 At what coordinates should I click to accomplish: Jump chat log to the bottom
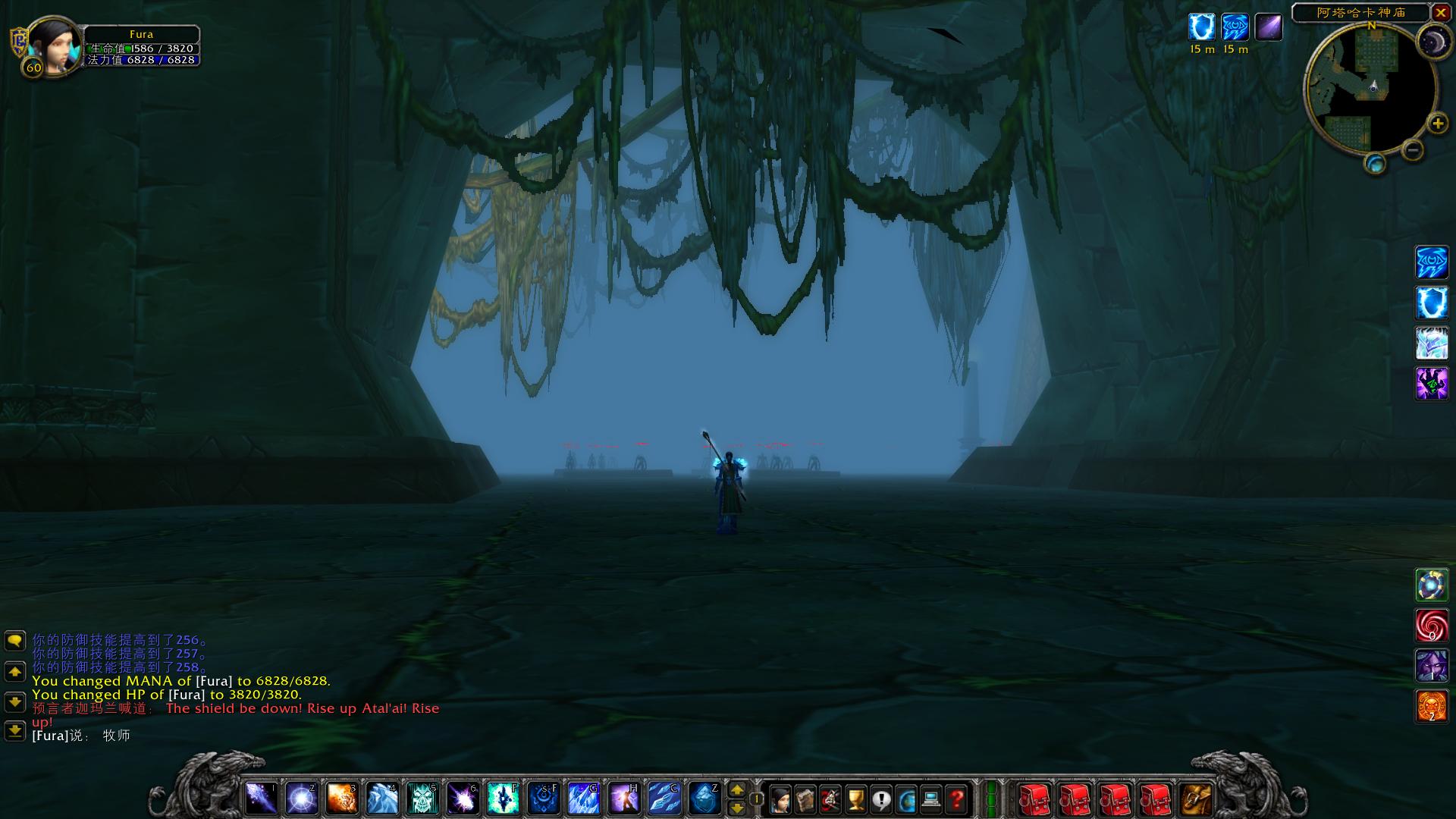[x=15, y=731]
